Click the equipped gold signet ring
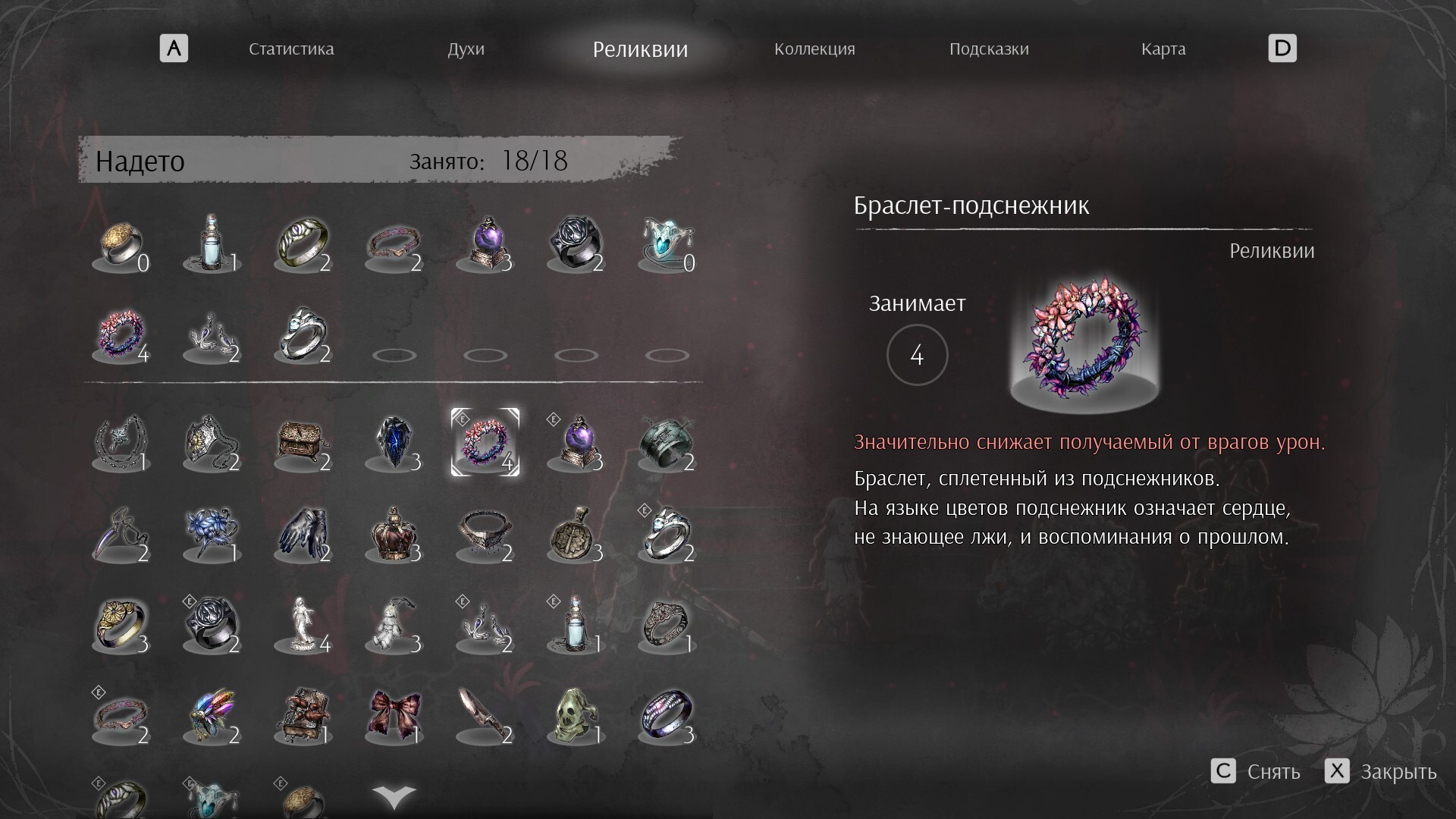The height and width of the screenshot is (819, 1456). (121, 244)
